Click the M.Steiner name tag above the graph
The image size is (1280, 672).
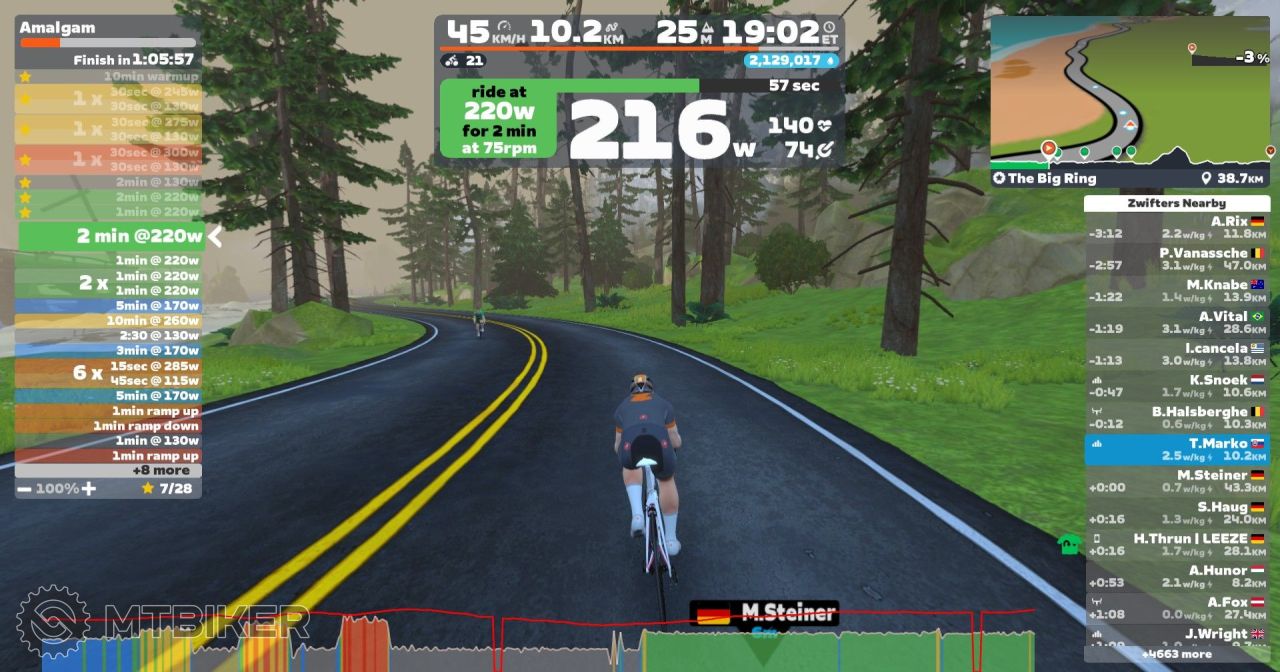pyautogui.click(x=765, y=613)
